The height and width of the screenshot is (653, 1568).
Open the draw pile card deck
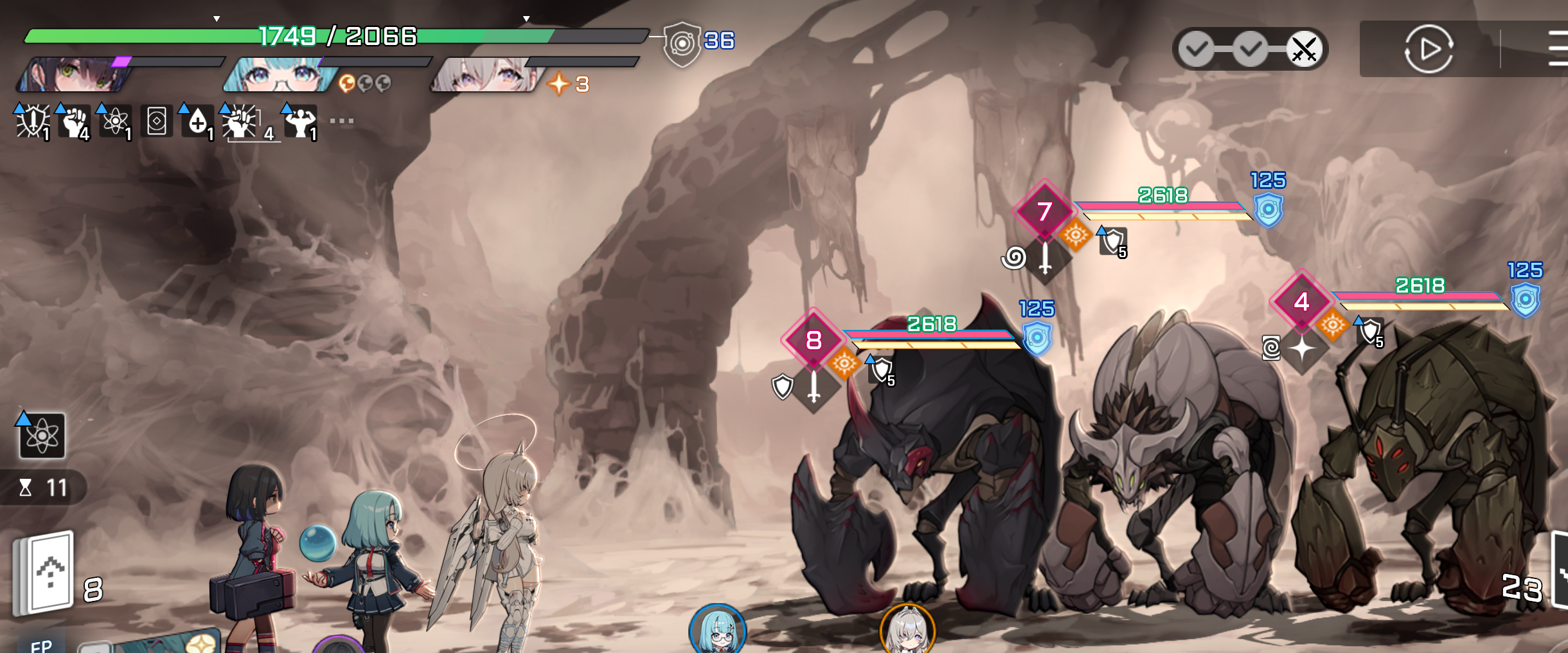coord(45,572)
